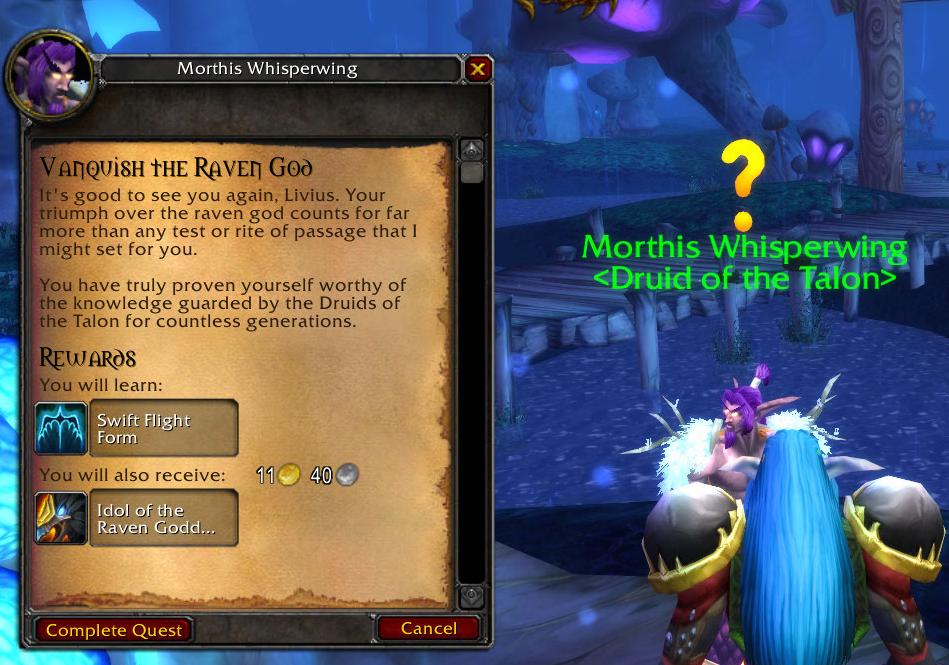Screen dimensions: 949x665
Task: Close the Morthis Whisperwing window
Action: 477,69
